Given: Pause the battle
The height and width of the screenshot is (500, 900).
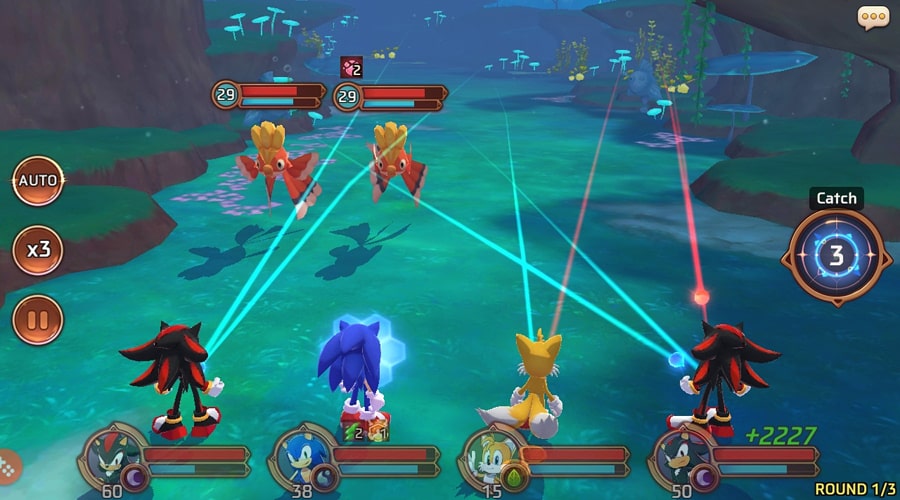Looking at the screenshot, I should coord(38,320).
